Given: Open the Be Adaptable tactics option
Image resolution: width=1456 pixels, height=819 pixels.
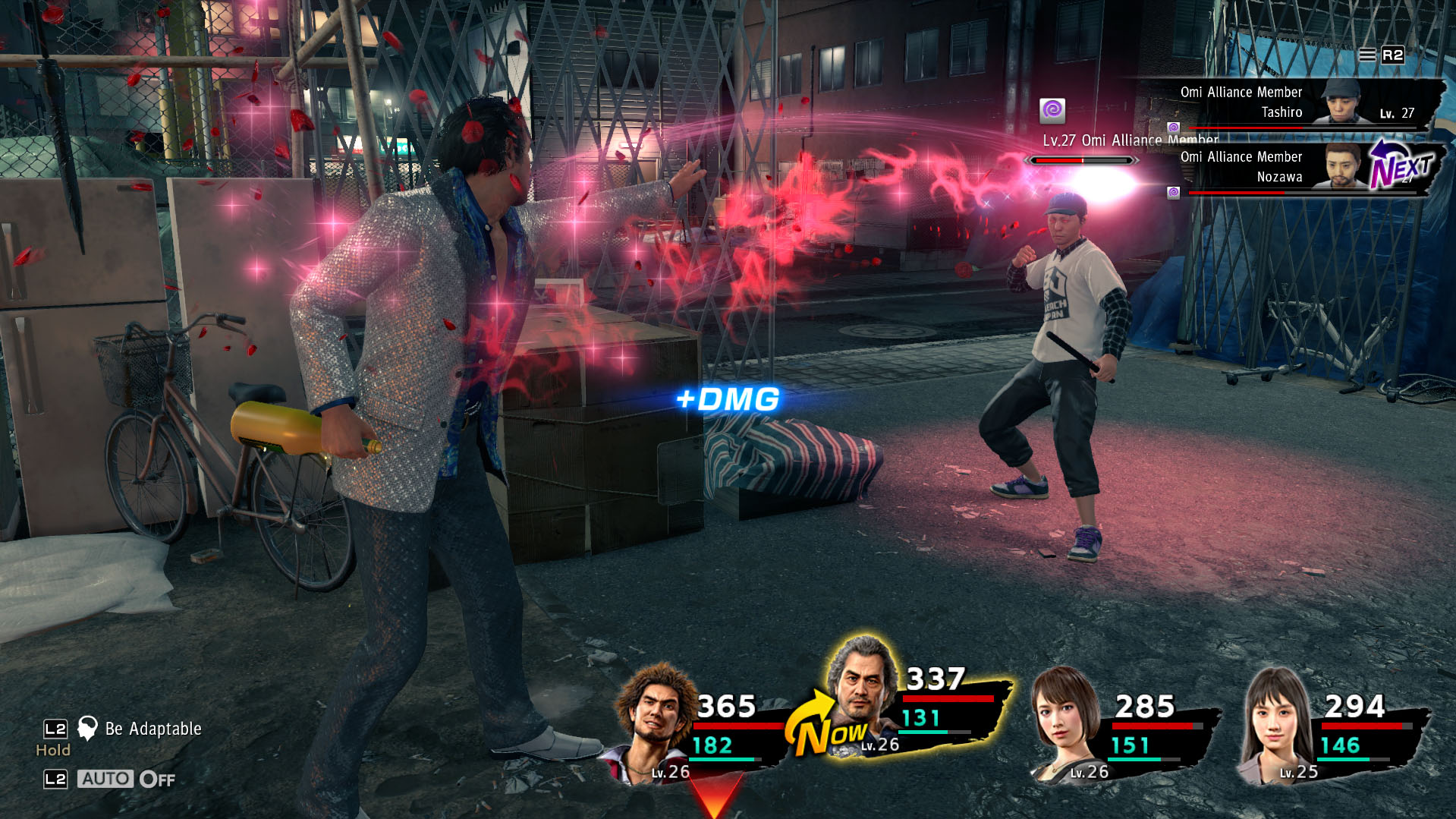Looking at the screenshot, I should point(152,729).
